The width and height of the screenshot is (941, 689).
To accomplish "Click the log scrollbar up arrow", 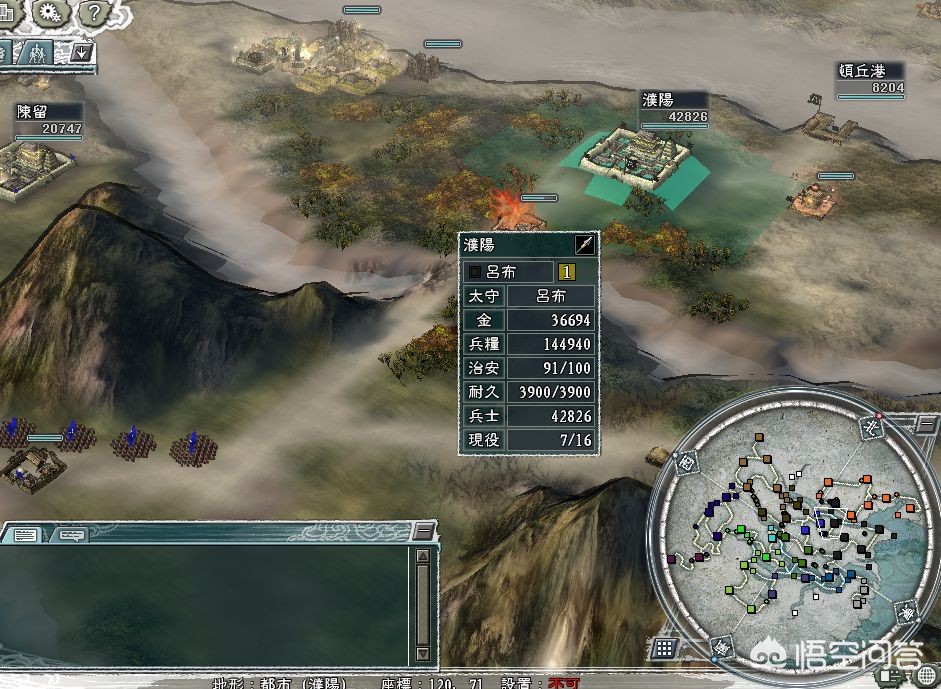I will [x=425, y=555].
